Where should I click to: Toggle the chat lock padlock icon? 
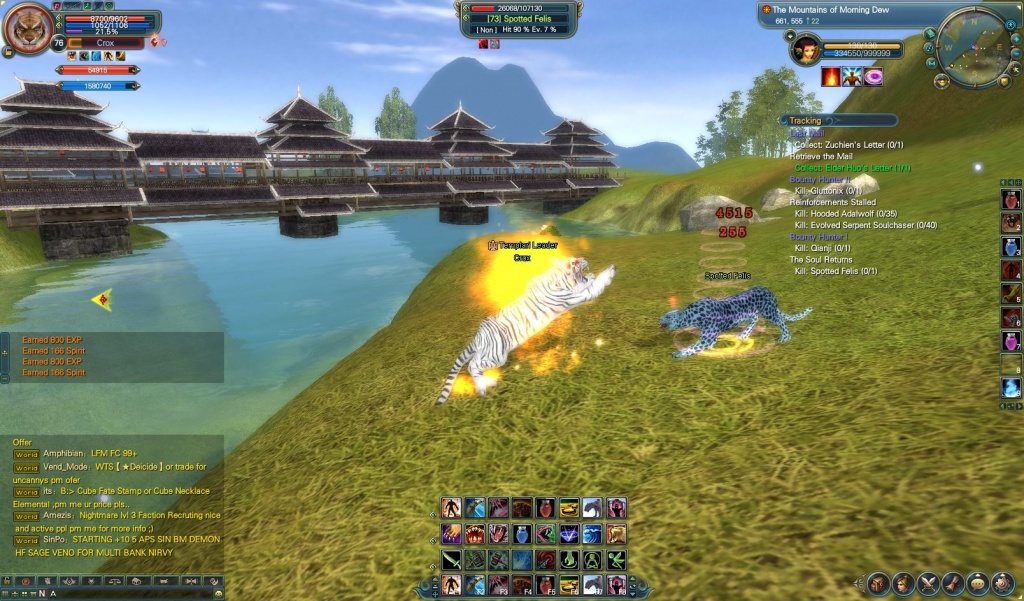pyautogui.click(x=7, y=581)
